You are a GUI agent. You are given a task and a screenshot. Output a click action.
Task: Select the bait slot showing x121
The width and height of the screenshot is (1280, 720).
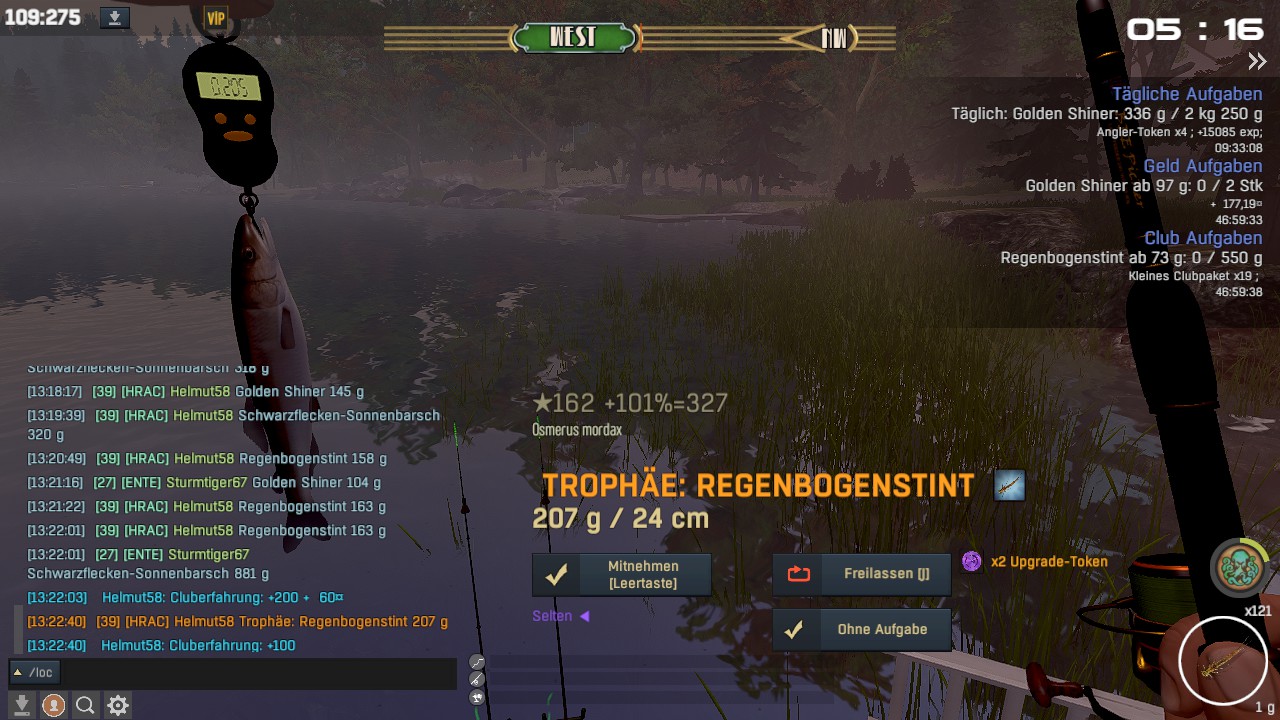(1224, 659)
